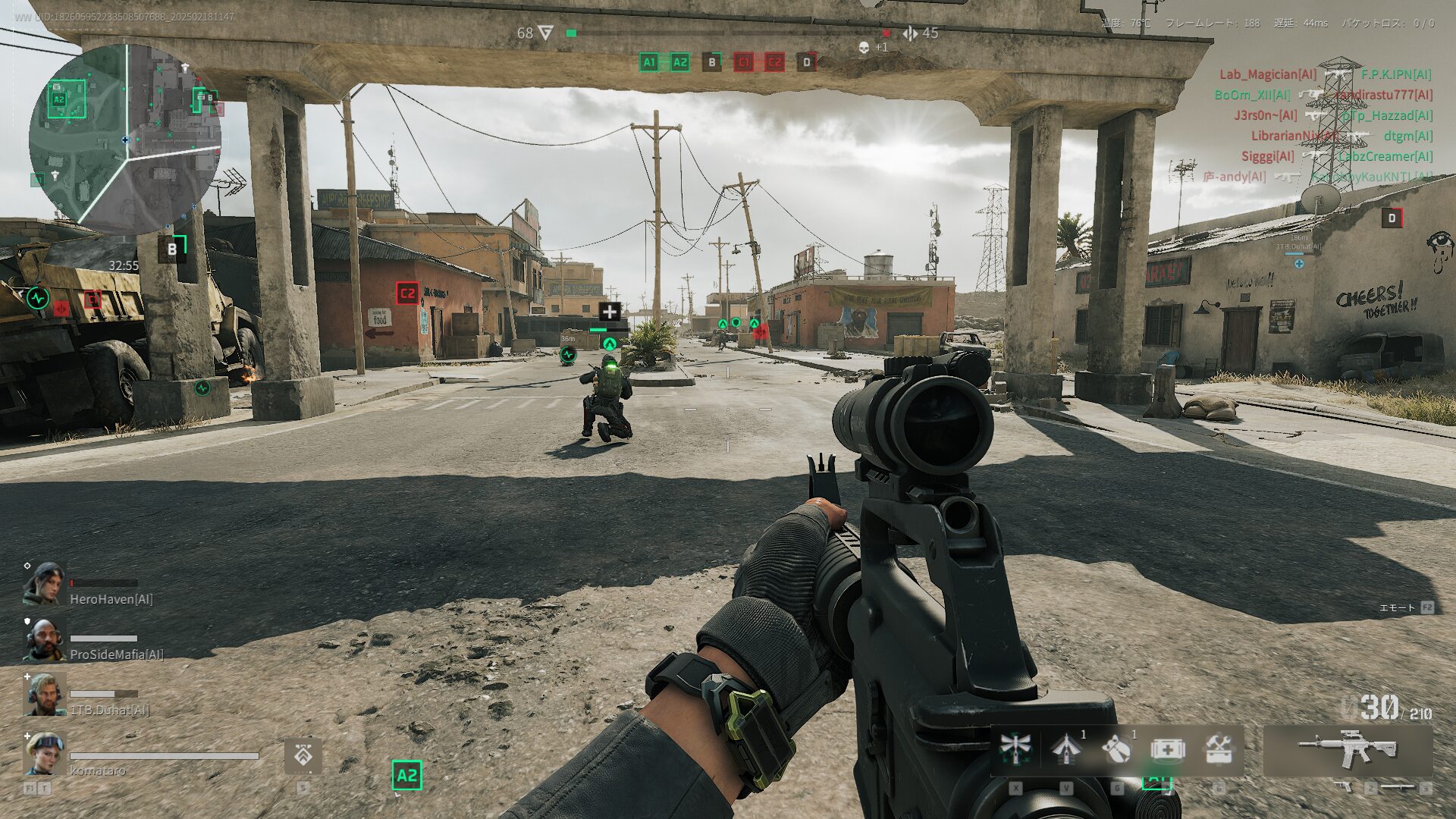This screenshot has height=819, width=1456.
Task: Click HeroHaven's squad portrait
Action: click(43, 584)
